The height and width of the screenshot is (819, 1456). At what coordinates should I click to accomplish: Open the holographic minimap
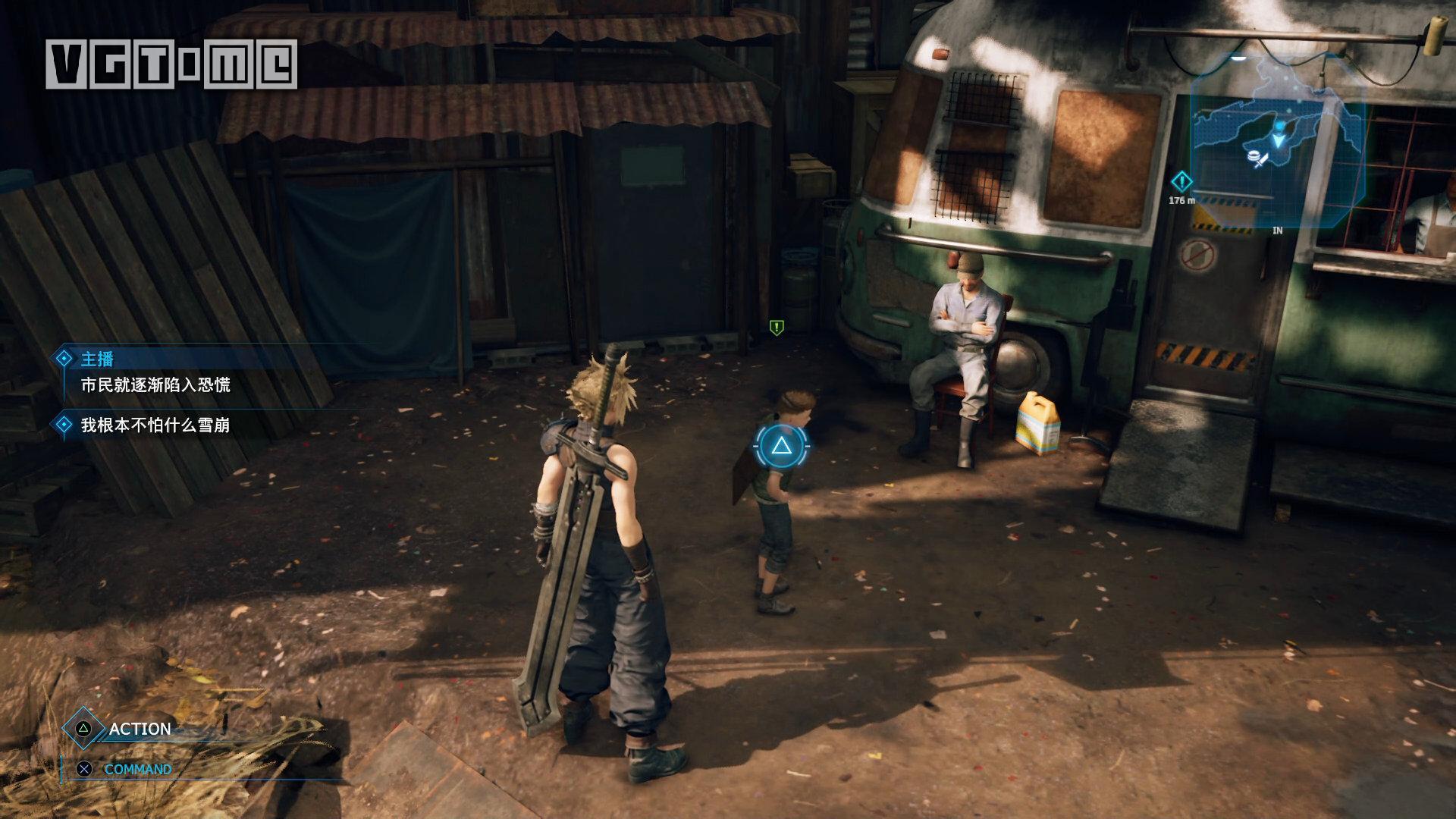[x=1277, y=141]
